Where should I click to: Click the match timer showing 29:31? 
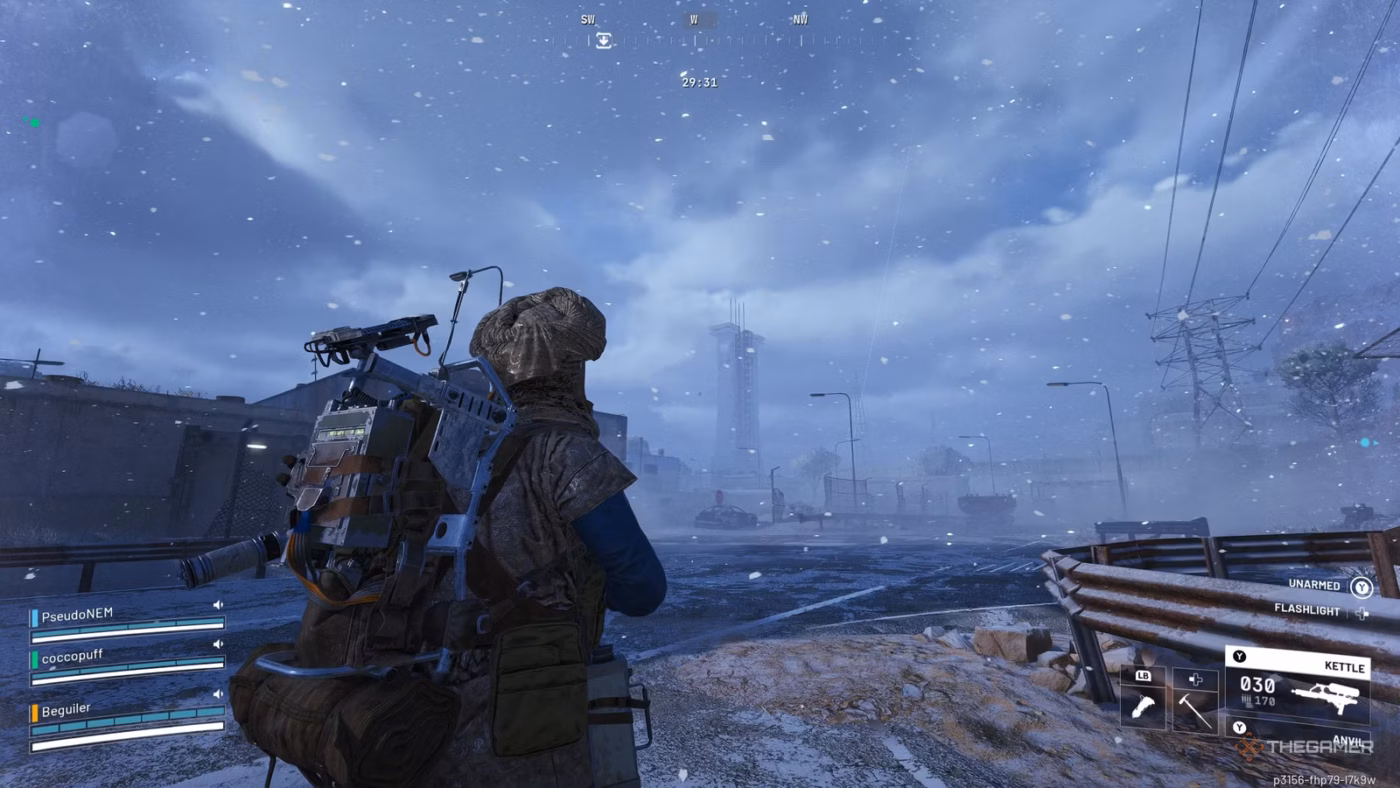(699, 82)
